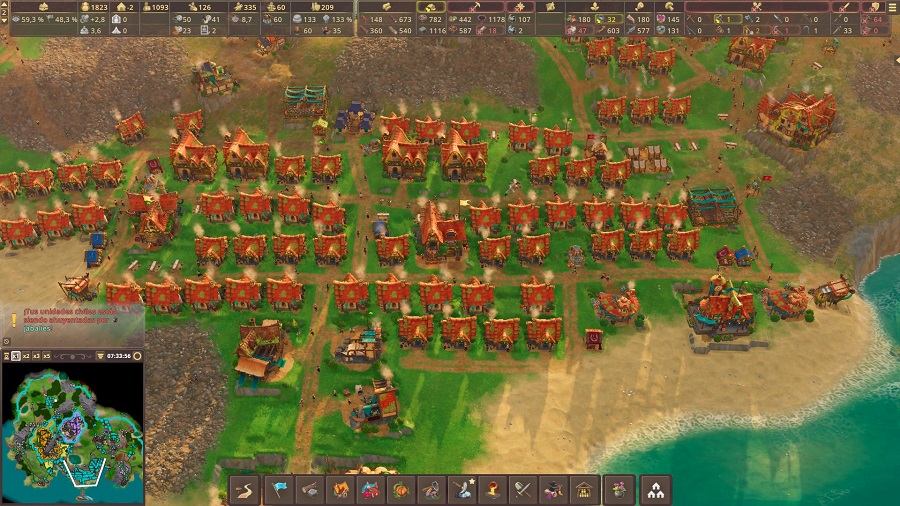Select the flower pot decorations category
Image resolution: width=900 pixels, height=506 pixels.
(x=619, y=490)
